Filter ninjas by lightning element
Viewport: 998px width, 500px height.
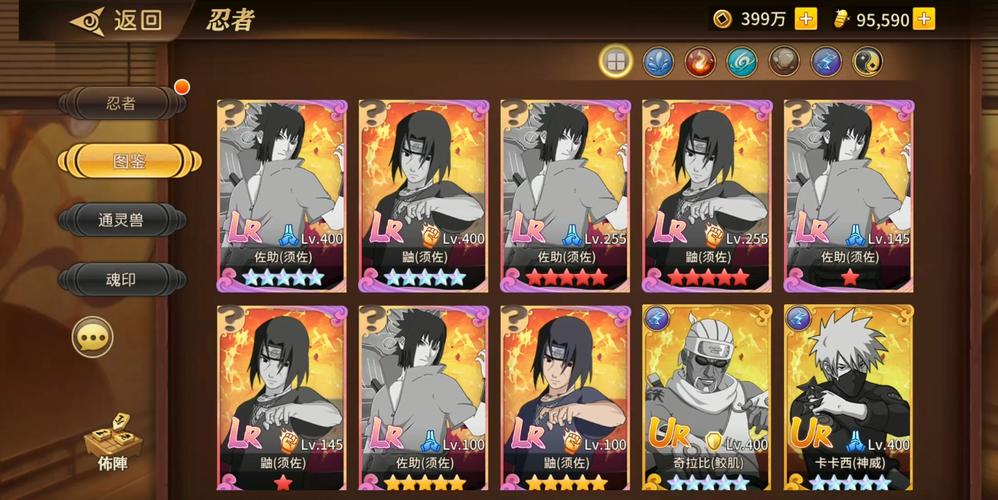825,62
